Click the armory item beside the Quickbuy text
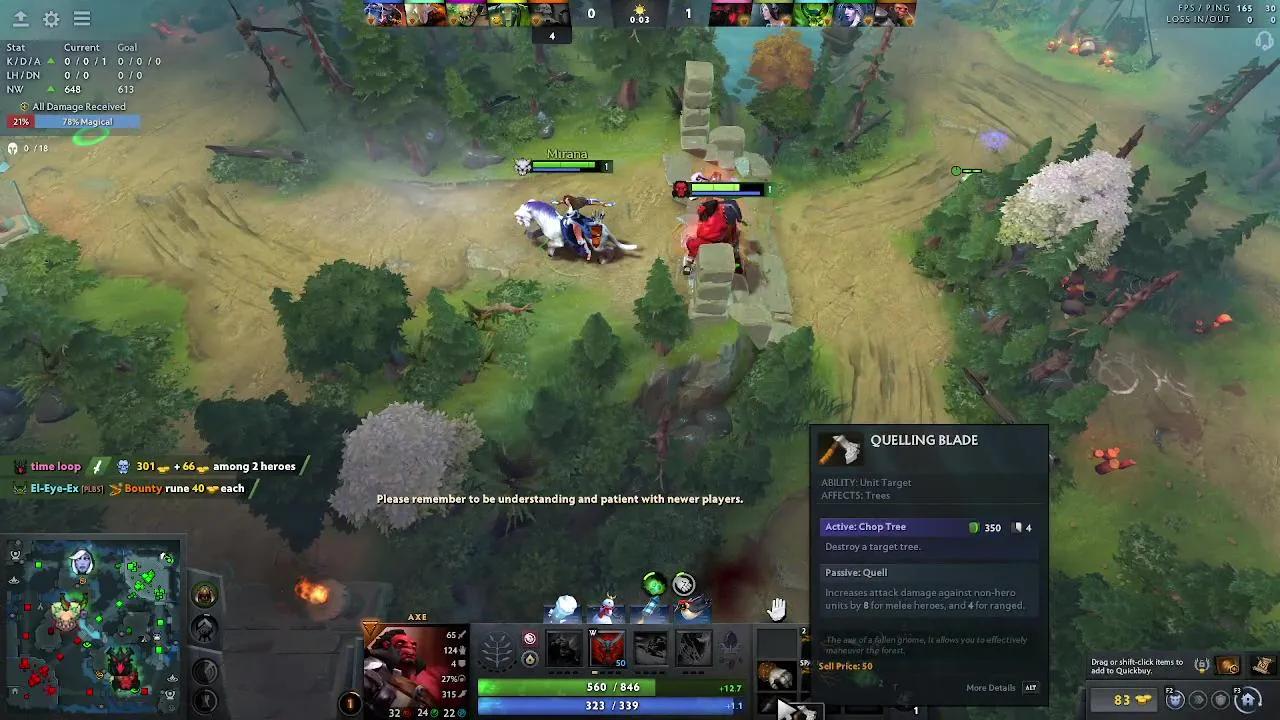The image size is (1280, 720). 1227,666
